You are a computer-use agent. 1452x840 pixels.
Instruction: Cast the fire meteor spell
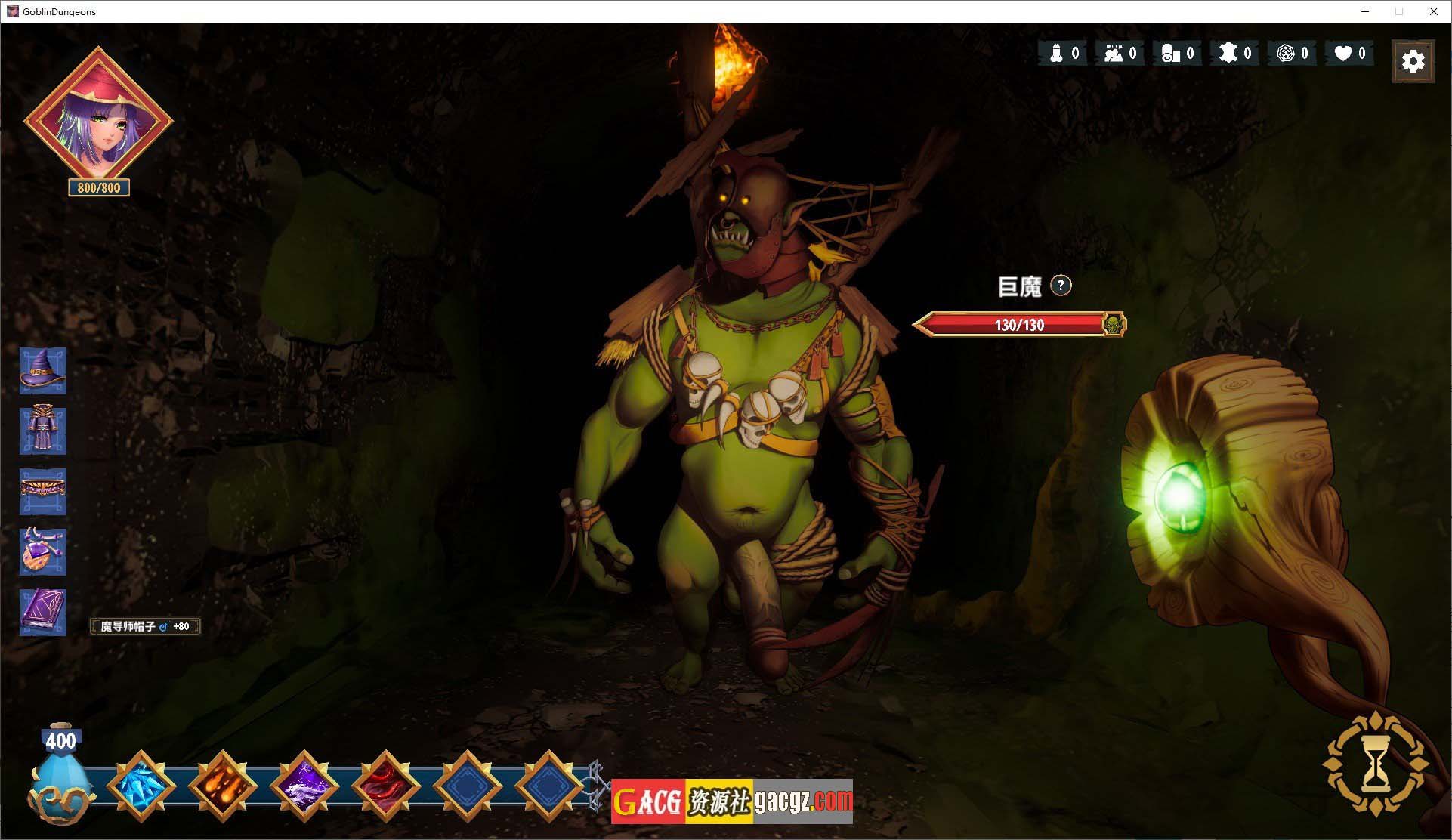[x=223, y=786]
